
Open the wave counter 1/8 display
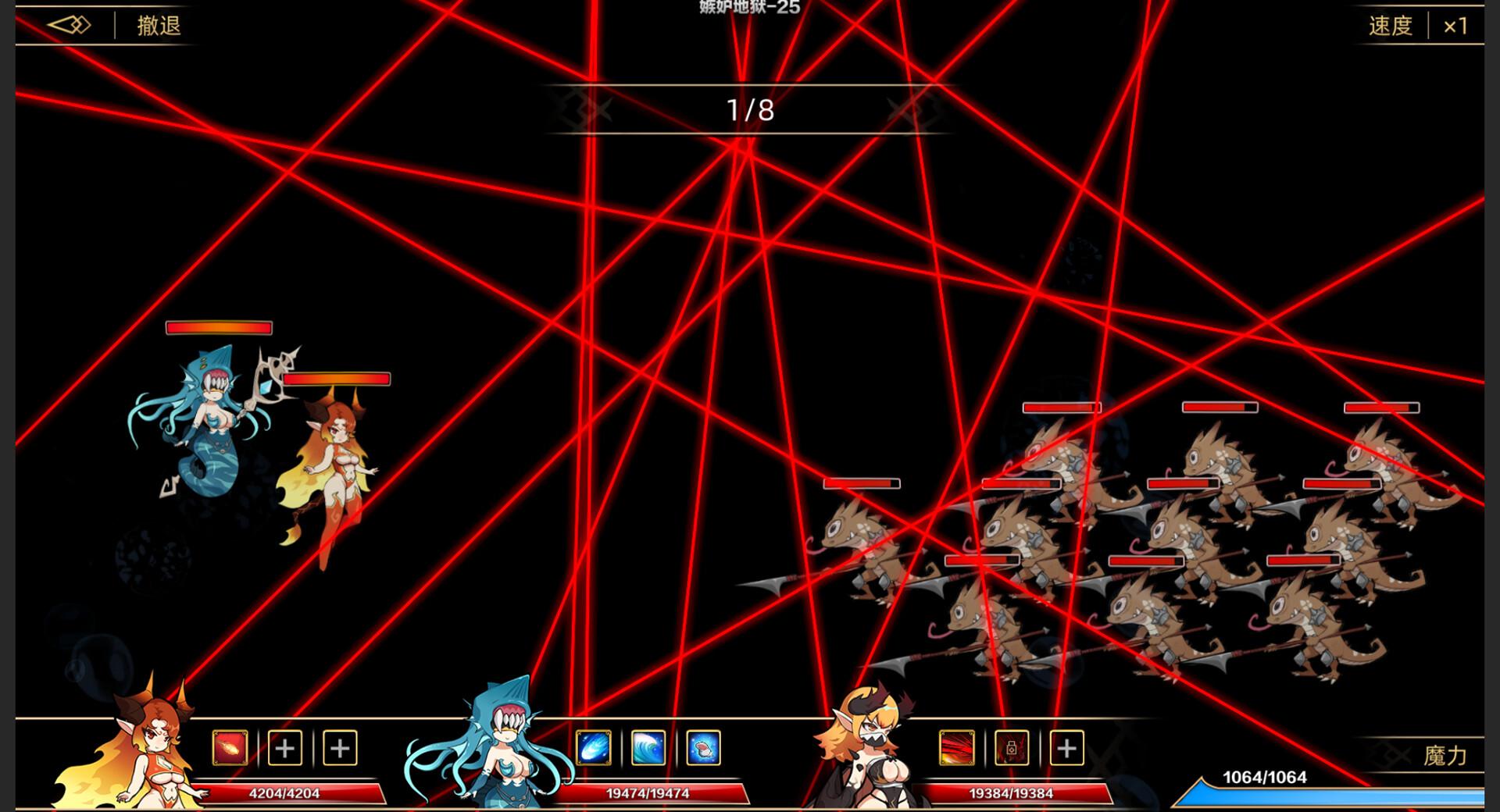point(748,109)
